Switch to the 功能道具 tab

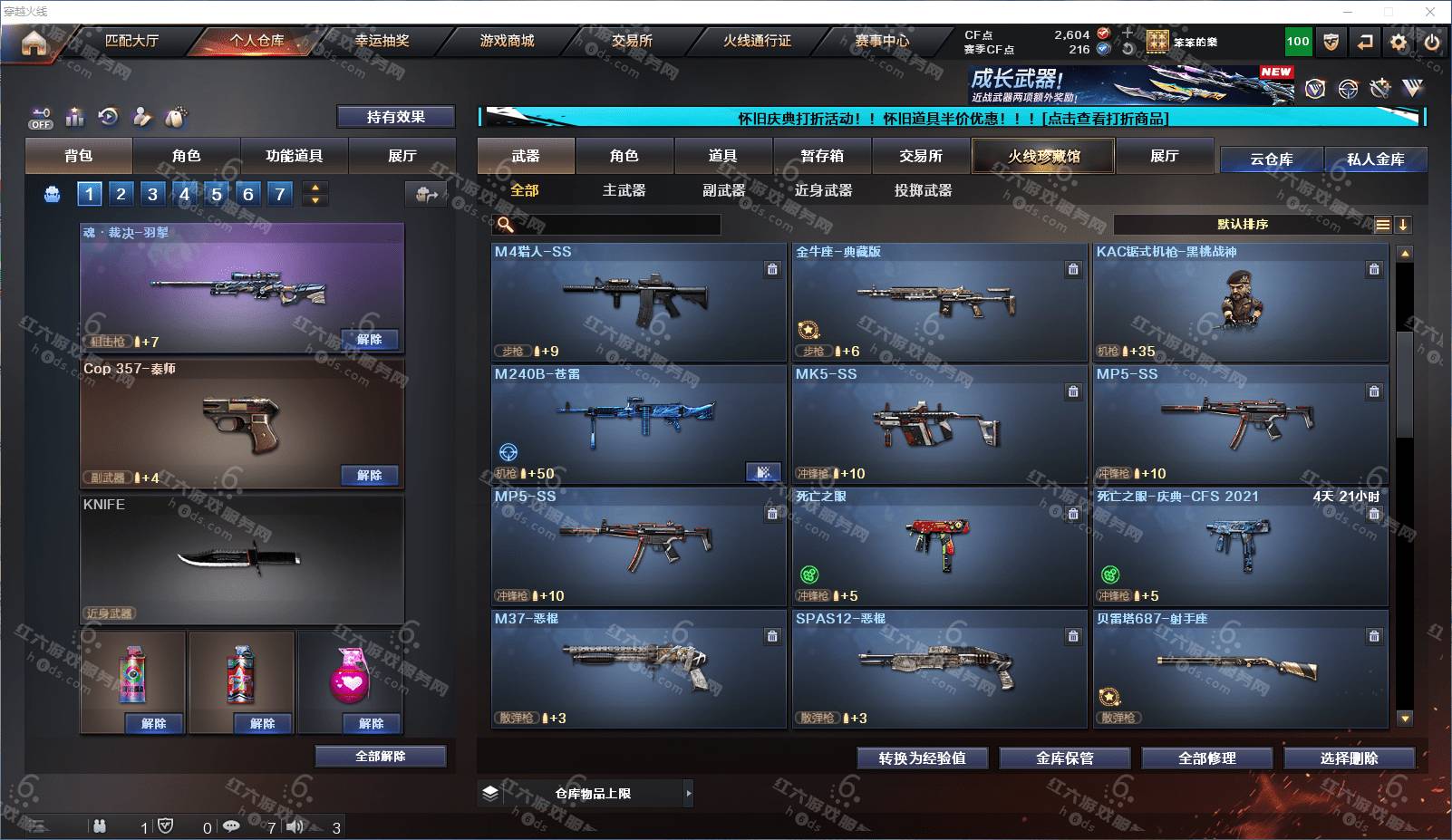click(x=294, y=156)
